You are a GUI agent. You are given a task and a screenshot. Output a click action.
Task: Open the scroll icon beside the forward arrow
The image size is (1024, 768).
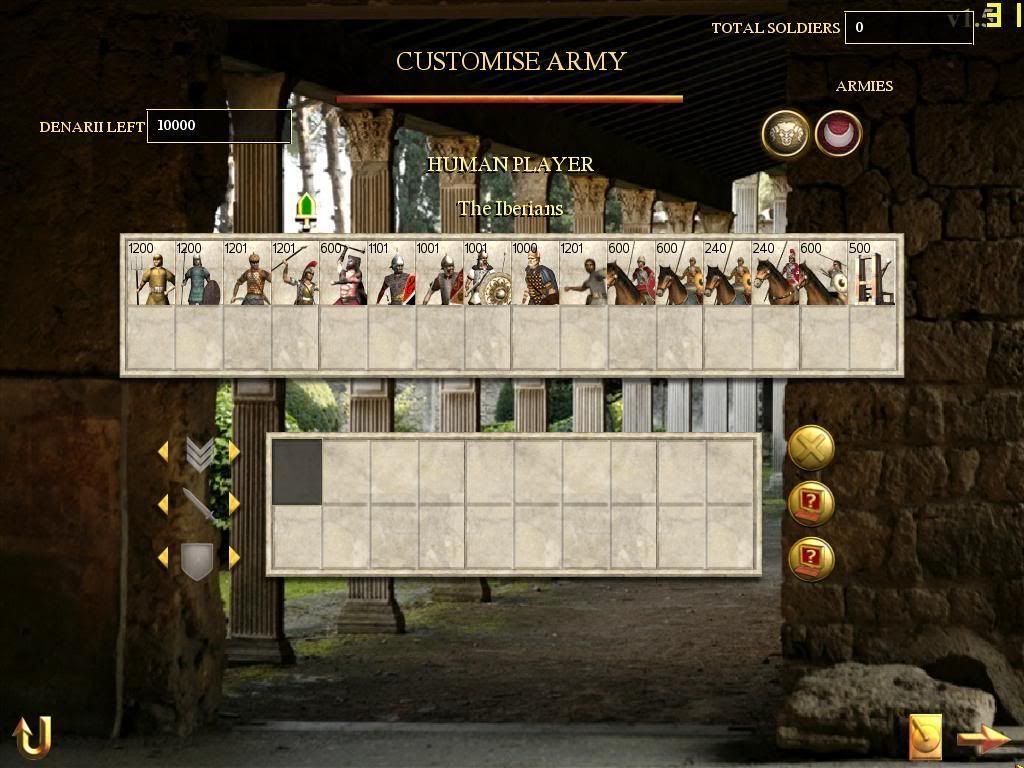pyautogui.click(x=925, y=738)
